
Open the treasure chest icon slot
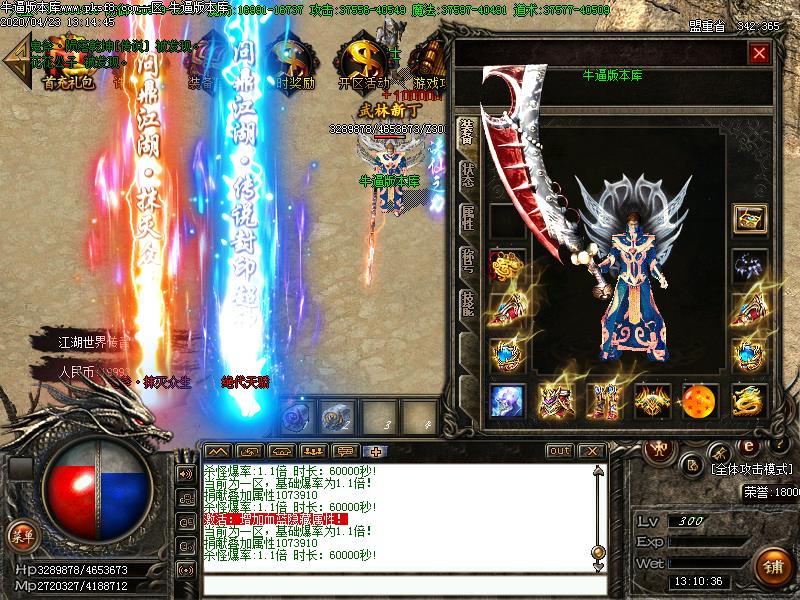[748, 218]
